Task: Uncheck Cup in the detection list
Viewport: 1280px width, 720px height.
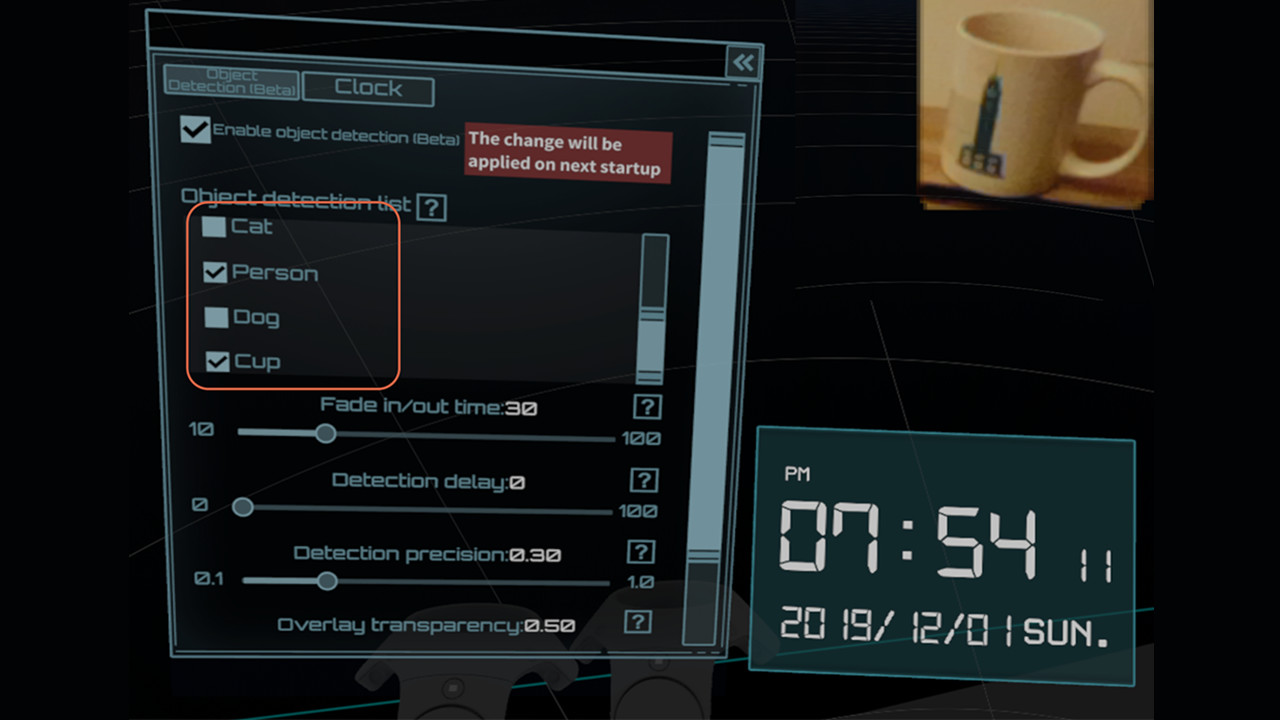Action: coord(215,361)
